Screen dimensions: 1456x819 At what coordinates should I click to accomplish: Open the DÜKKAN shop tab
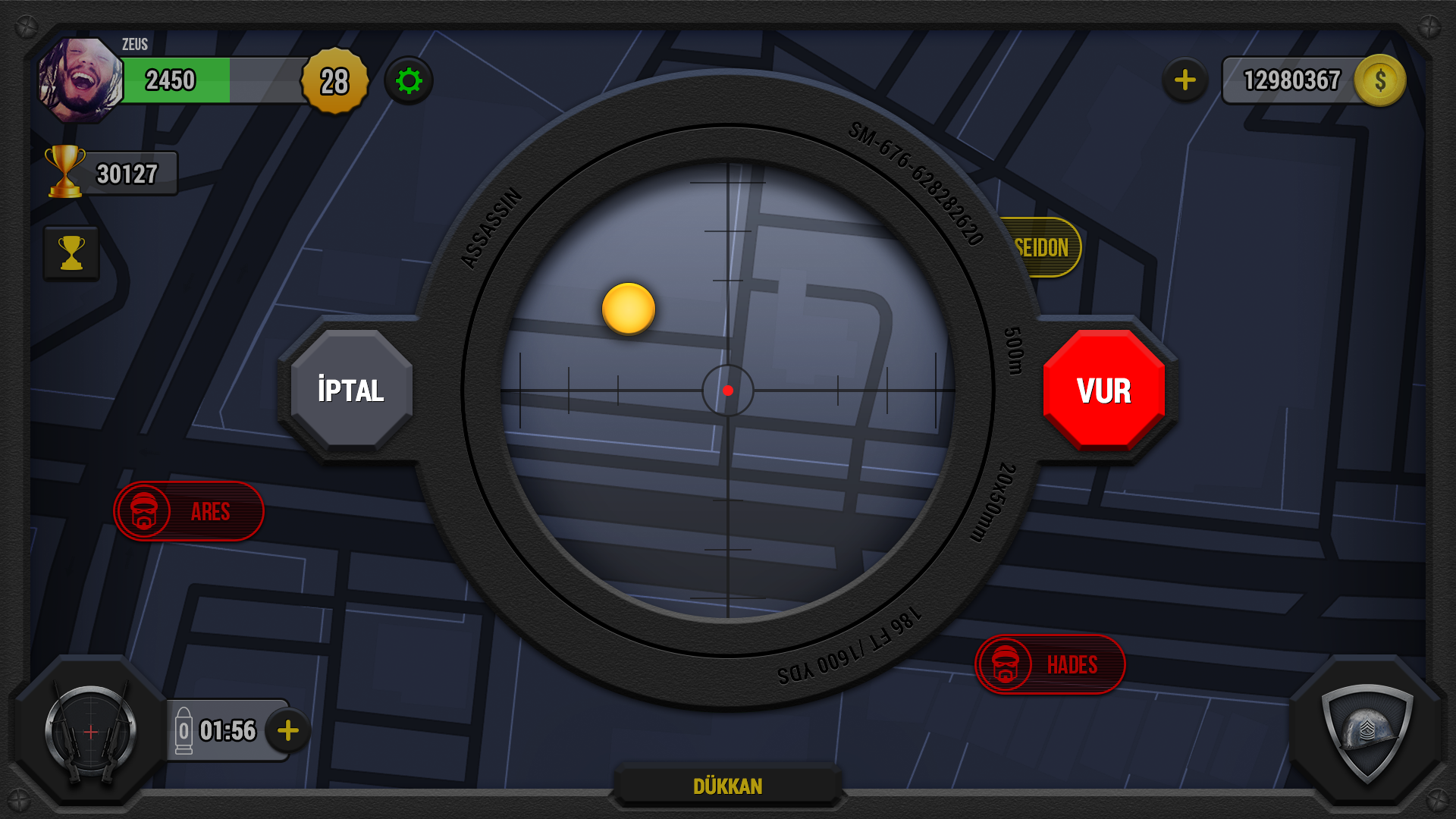click(729, 786)
